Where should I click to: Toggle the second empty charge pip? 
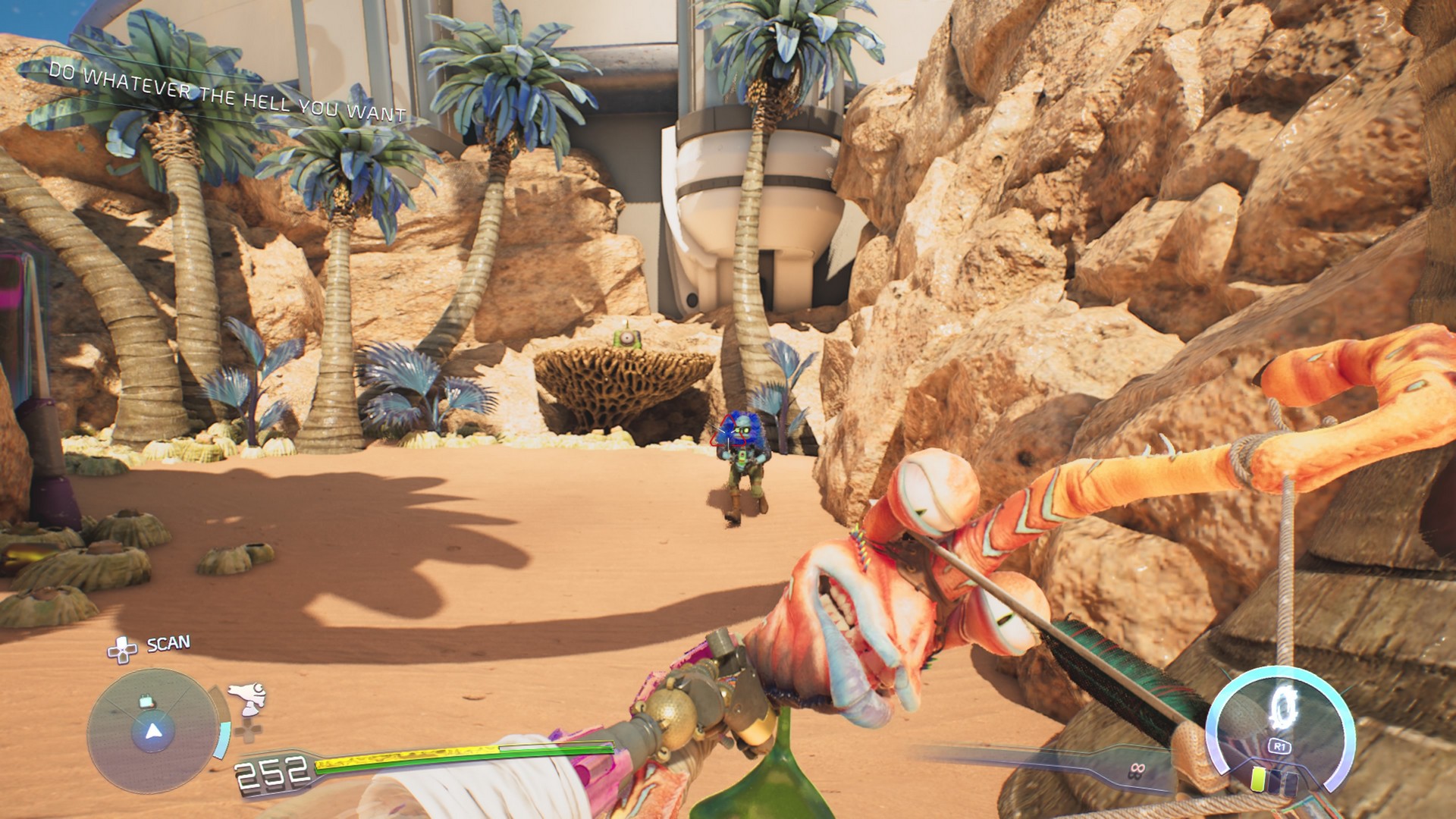1291,783
